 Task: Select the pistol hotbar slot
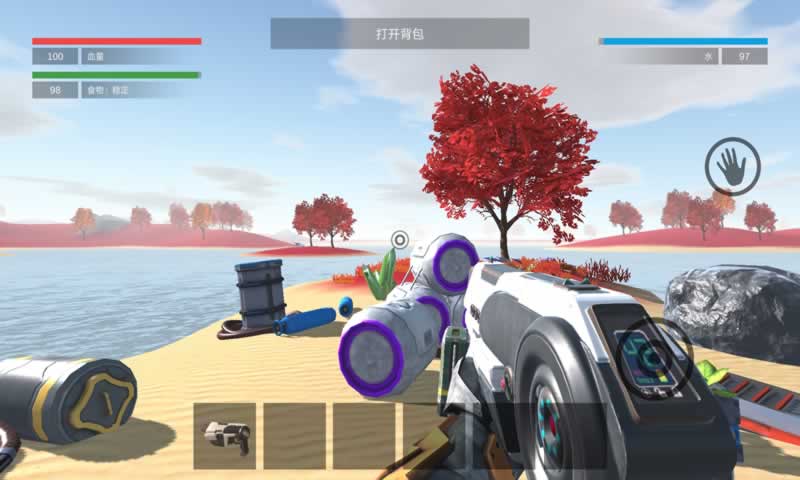tap(225, 436)
